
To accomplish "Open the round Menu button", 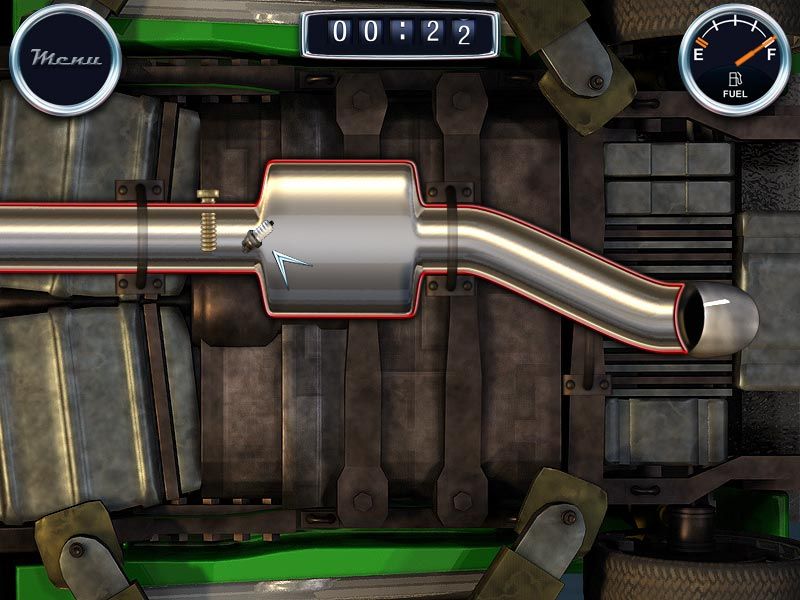I will click(65, 58).
